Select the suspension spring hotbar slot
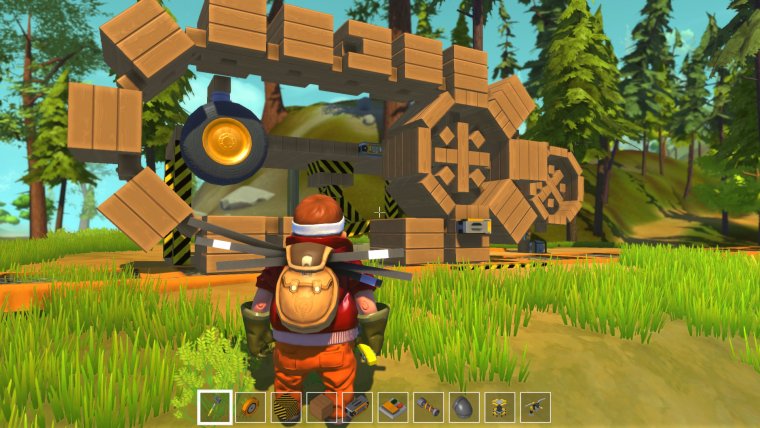The width and height of the screenshot is (760, 428). tap(428, 407)
